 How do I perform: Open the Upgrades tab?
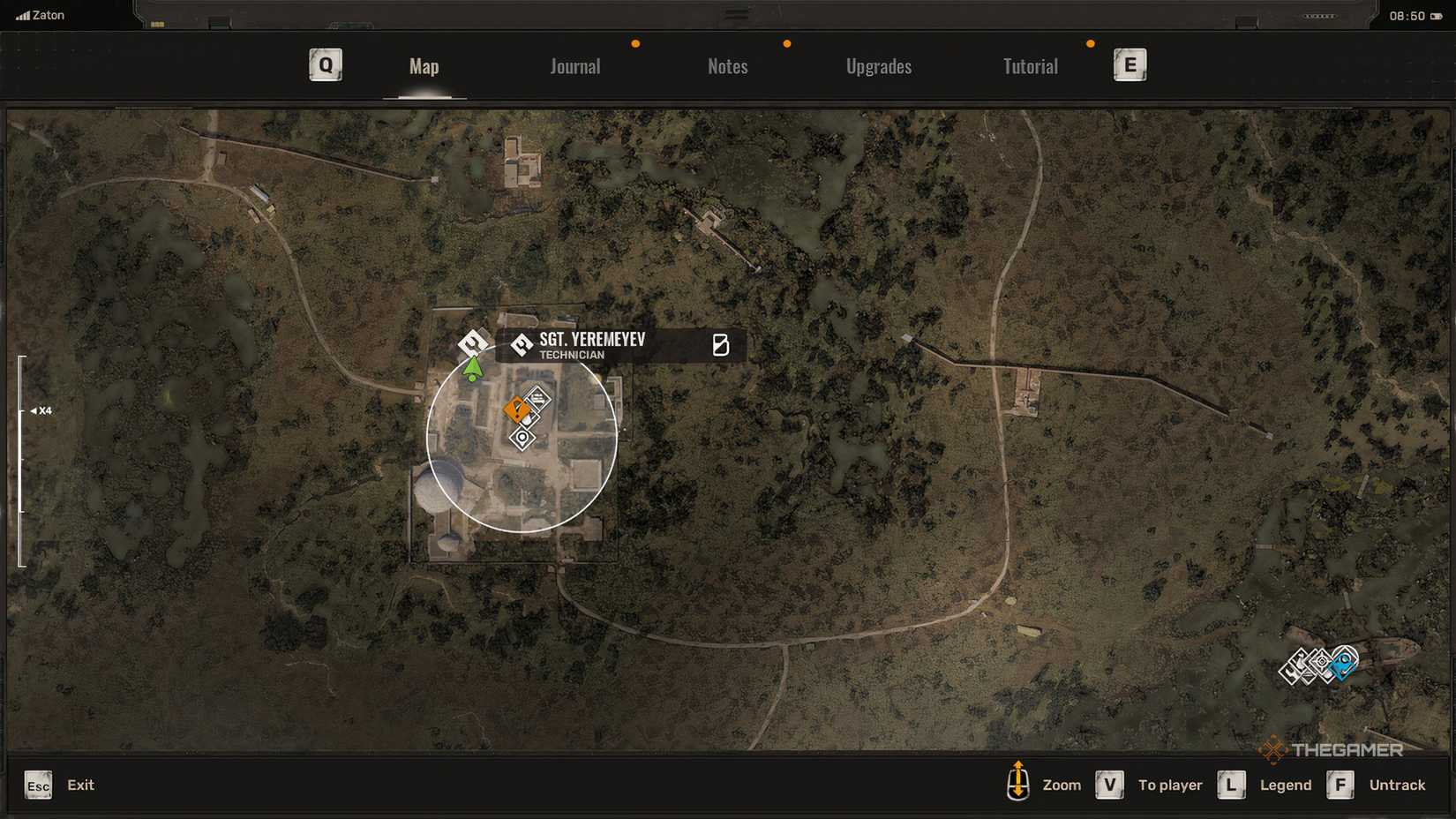879,65
